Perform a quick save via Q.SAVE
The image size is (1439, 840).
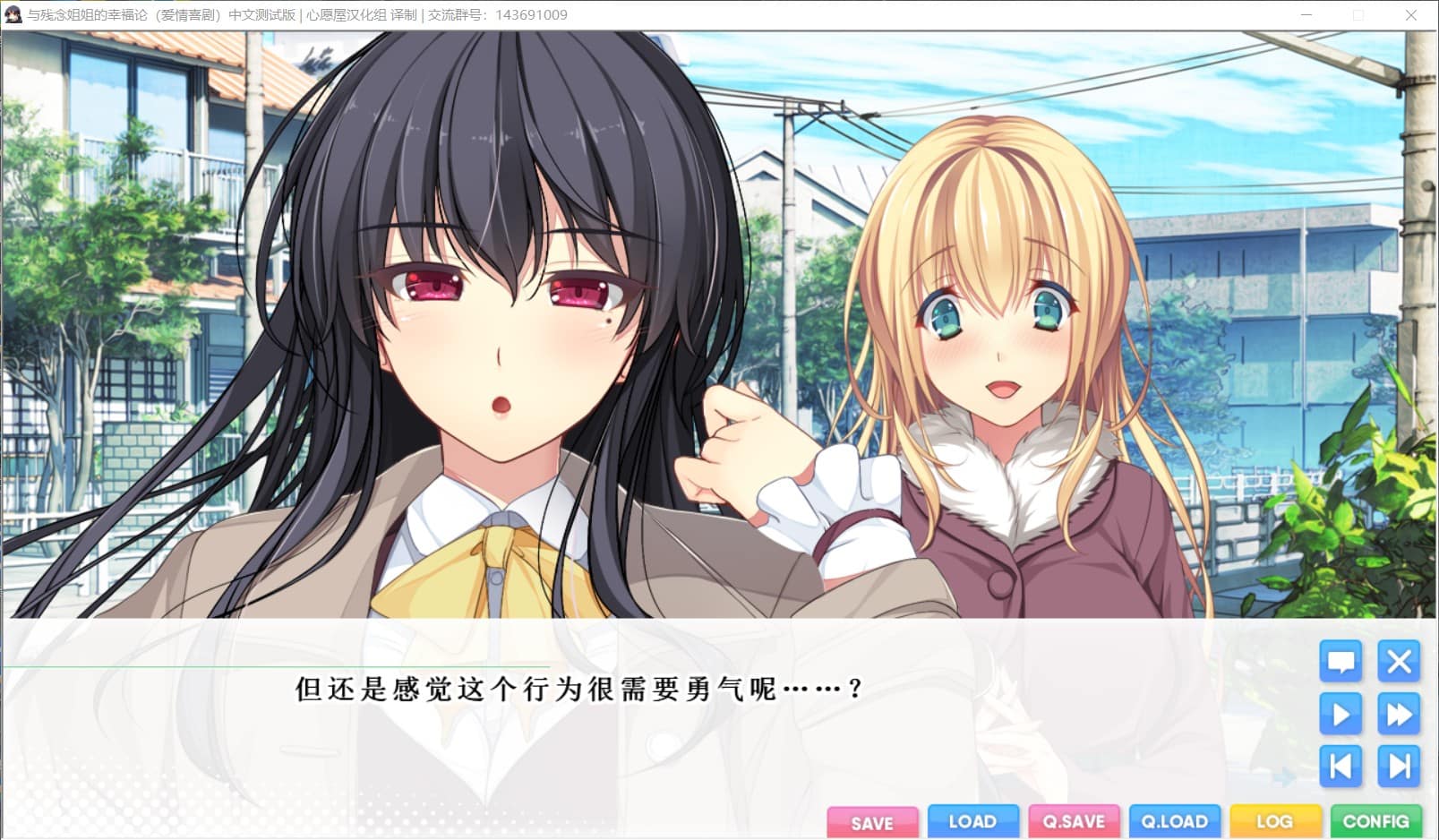1075,821
